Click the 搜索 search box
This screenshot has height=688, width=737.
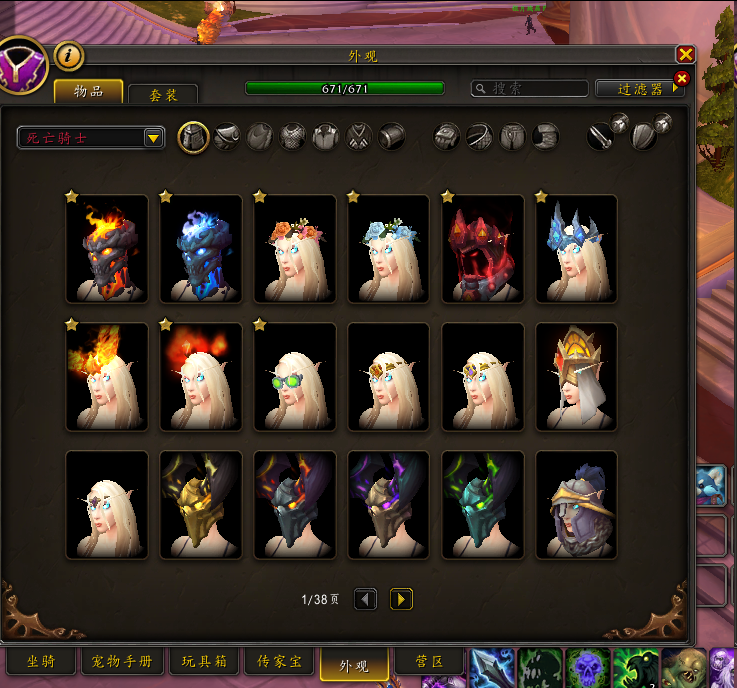530,89
